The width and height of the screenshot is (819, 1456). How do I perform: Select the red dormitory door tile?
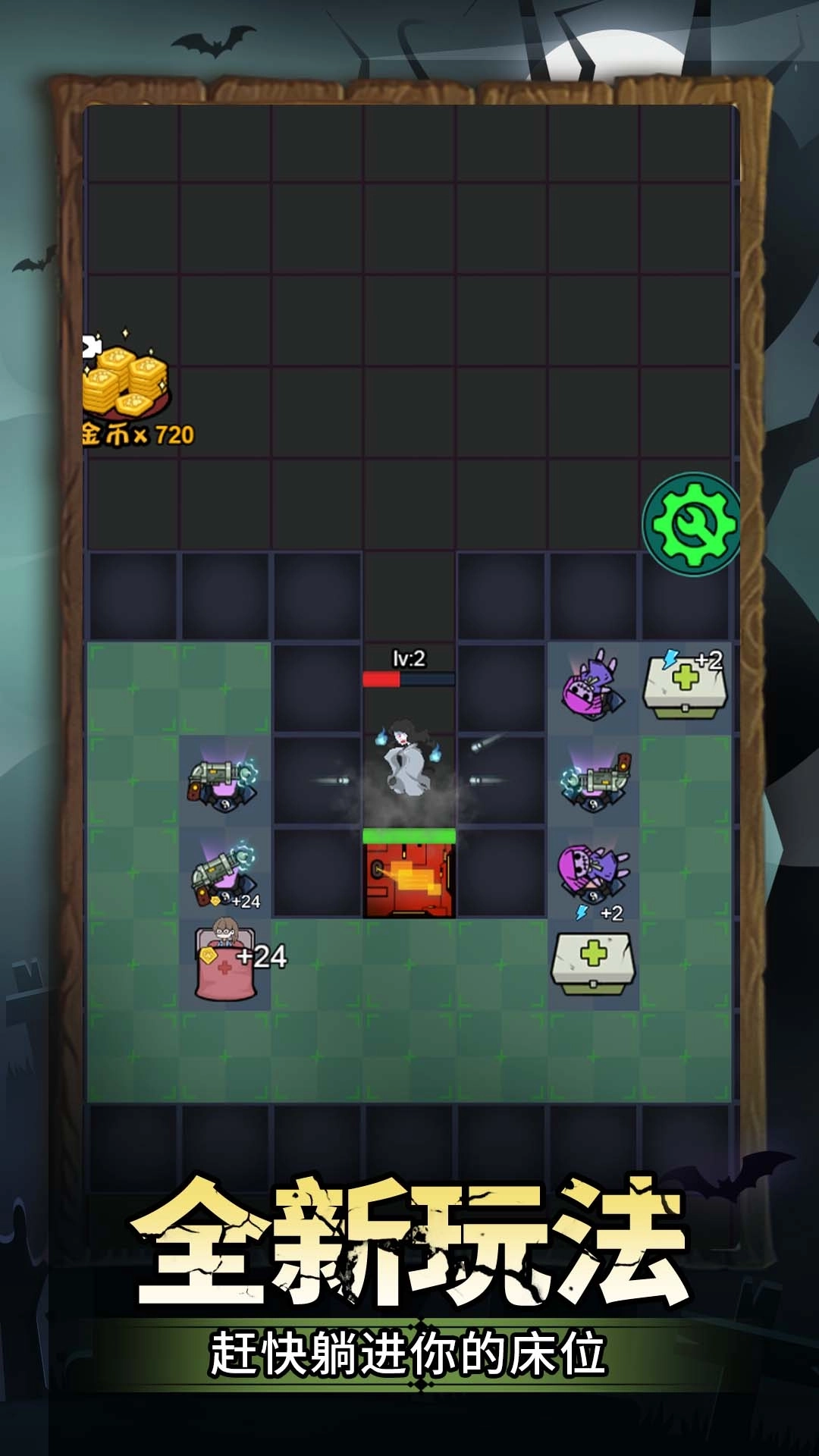point(409,880)
